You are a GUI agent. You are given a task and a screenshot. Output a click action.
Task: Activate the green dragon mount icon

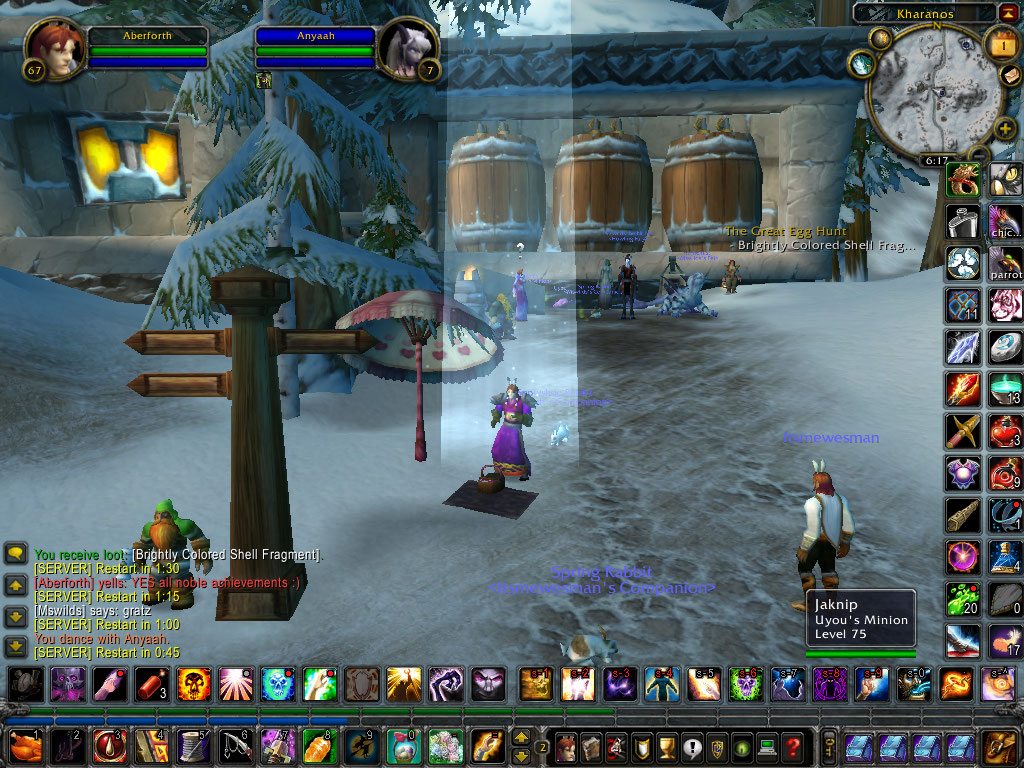(963, 180)
